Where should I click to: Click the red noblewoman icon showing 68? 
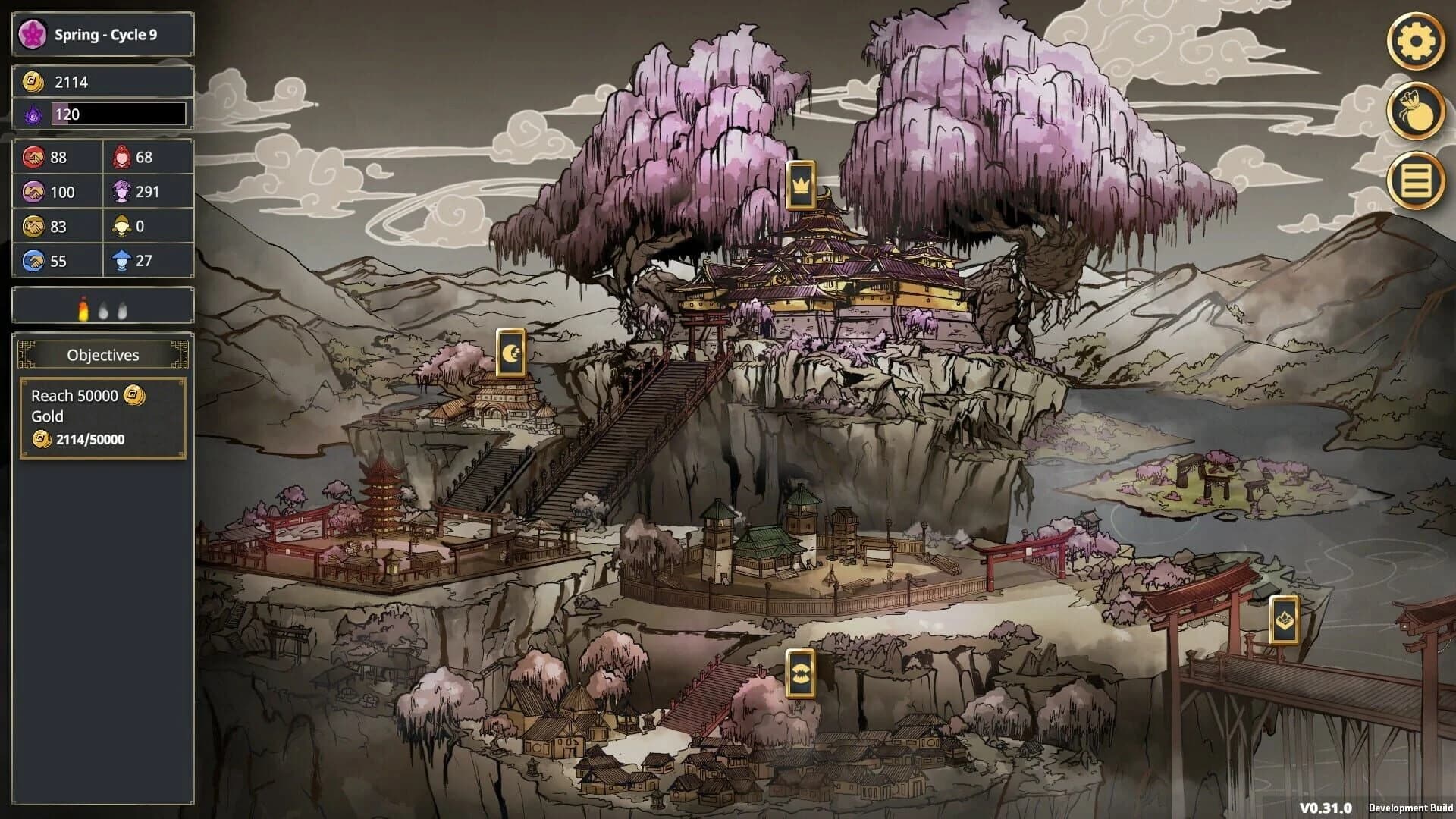pos(121,158)
